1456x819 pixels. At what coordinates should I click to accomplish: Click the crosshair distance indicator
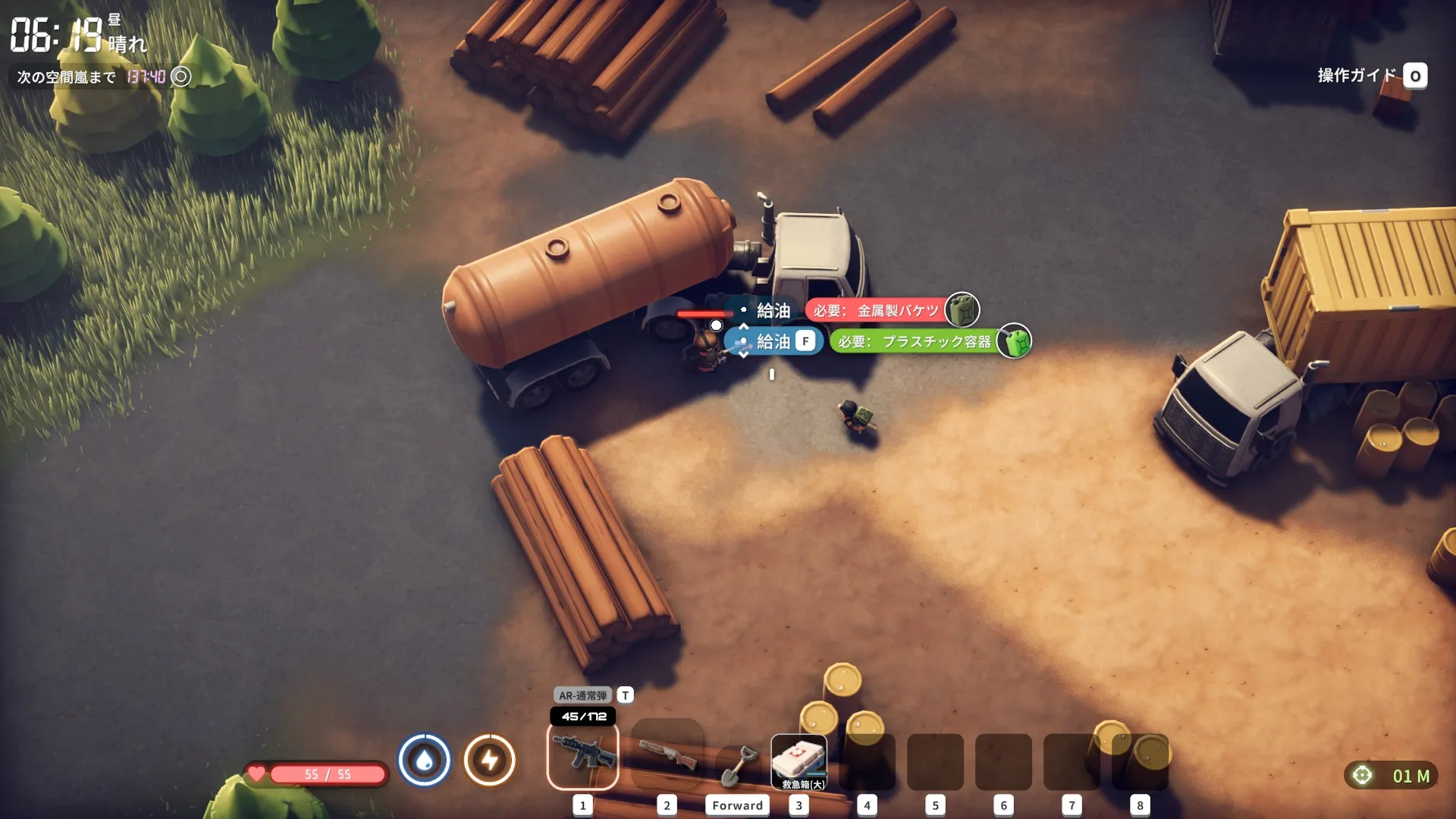tap(1391, 776)
